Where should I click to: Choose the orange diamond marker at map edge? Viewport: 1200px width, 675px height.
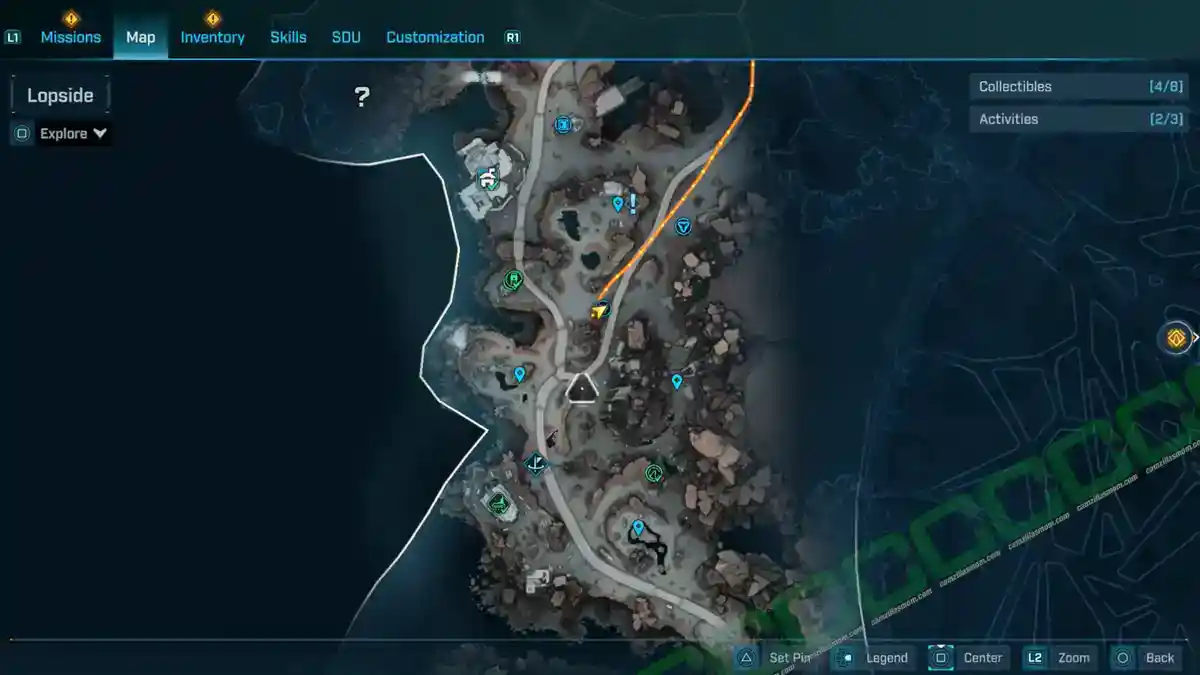[x=1176, y=338]
